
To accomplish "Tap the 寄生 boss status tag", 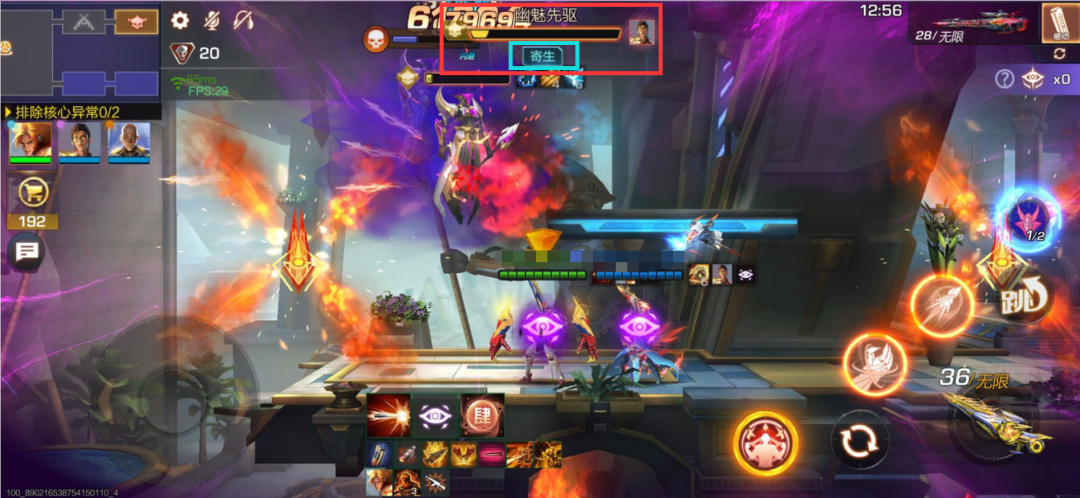I will coord(544,56).
